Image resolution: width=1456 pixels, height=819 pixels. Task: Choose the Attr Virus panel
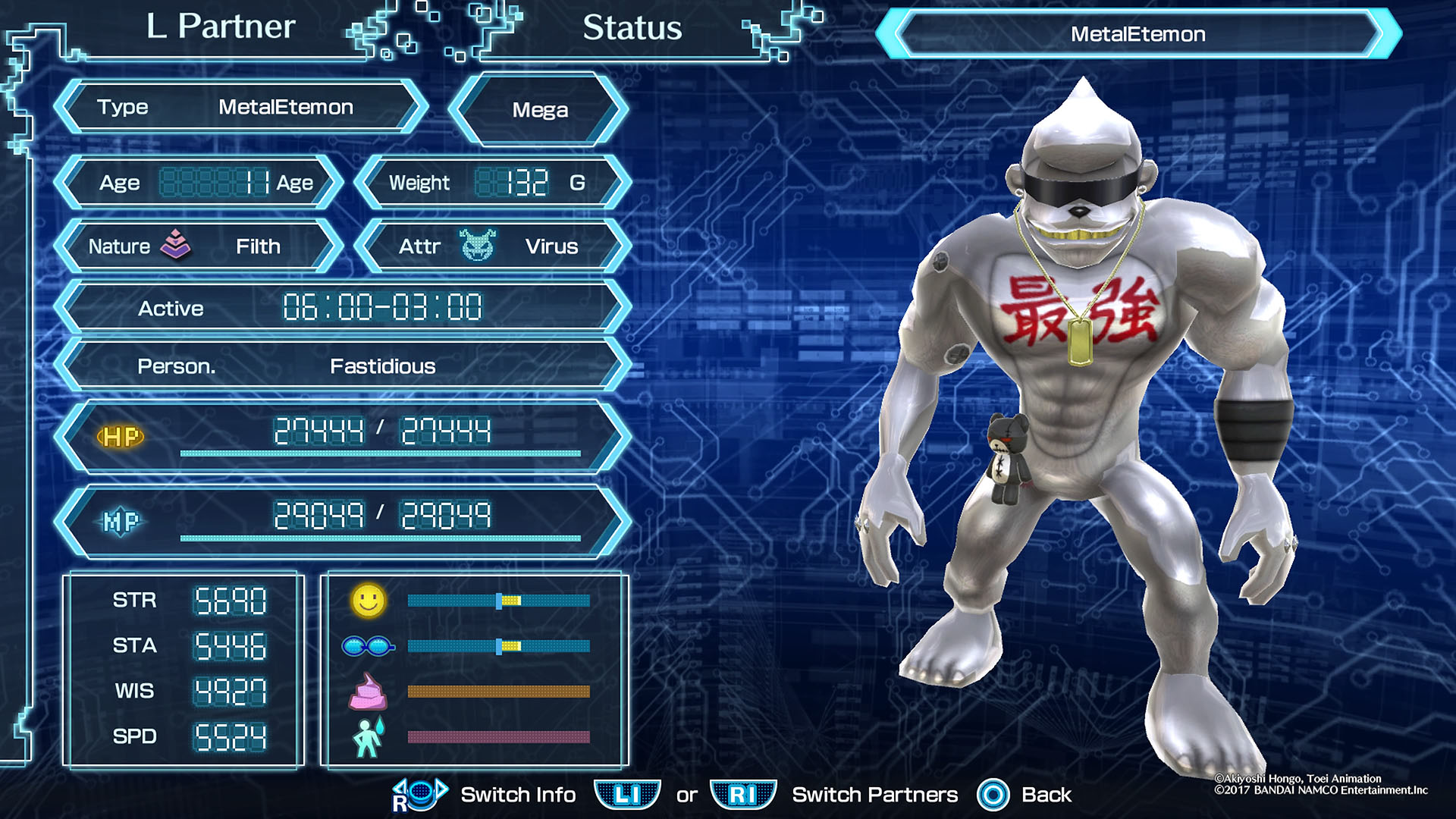tap(493, 246)
